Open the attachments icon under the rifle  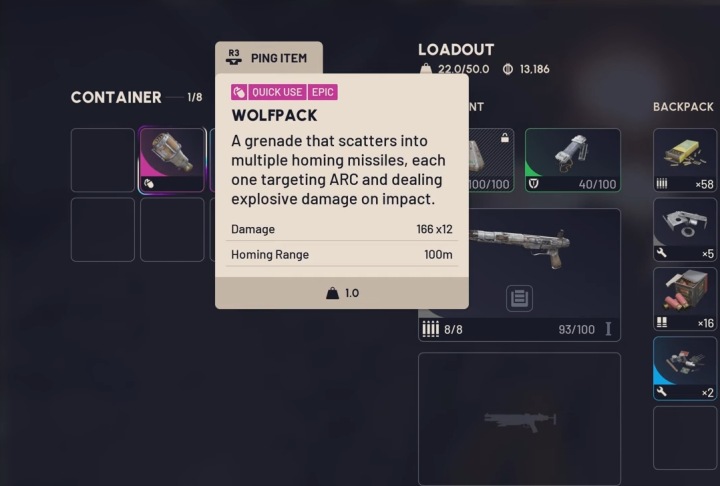(519, 297)
